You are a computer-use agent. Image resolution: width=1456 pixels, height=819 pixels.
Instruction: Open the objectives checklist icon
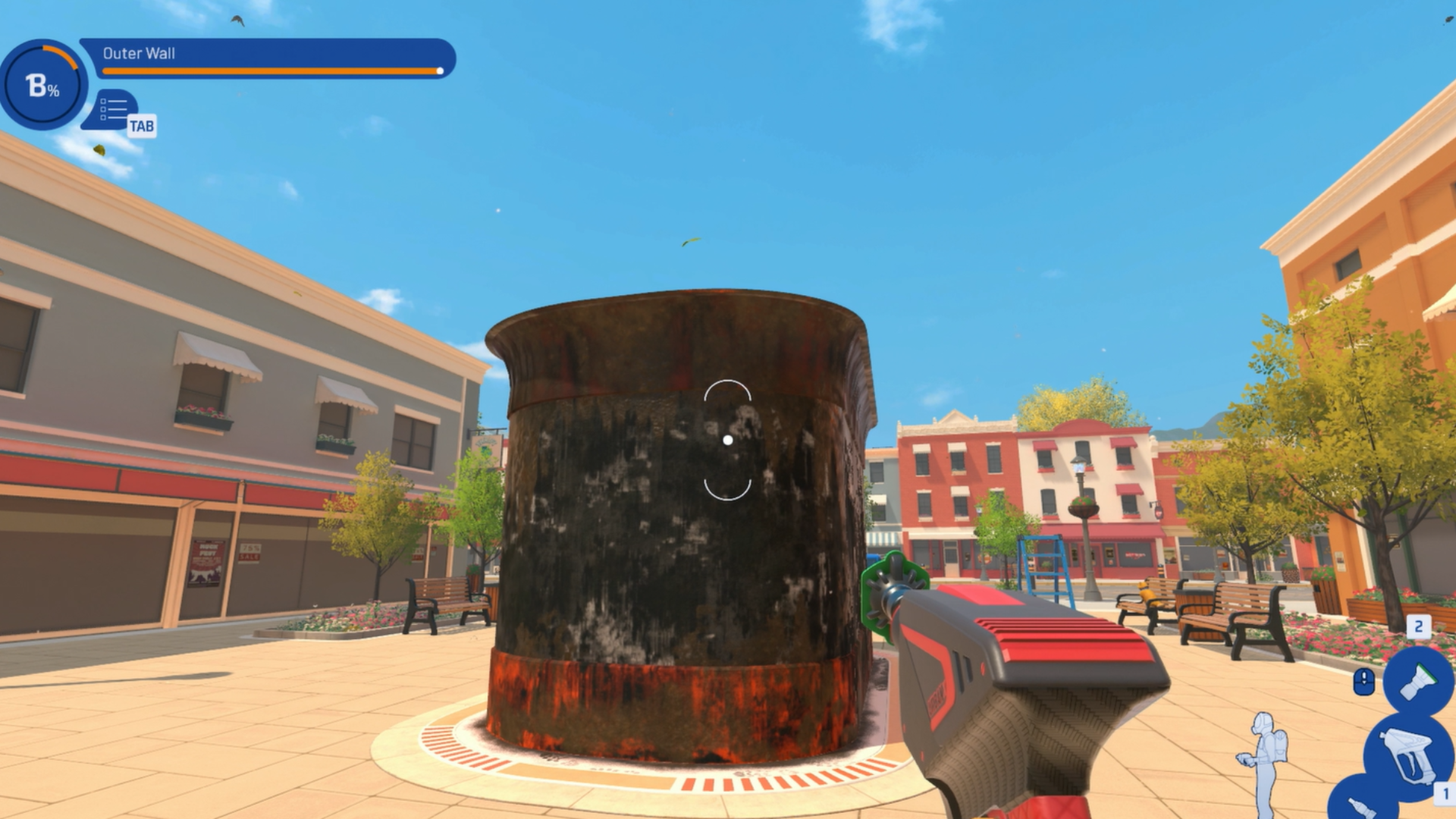click(x=114, y=110)
